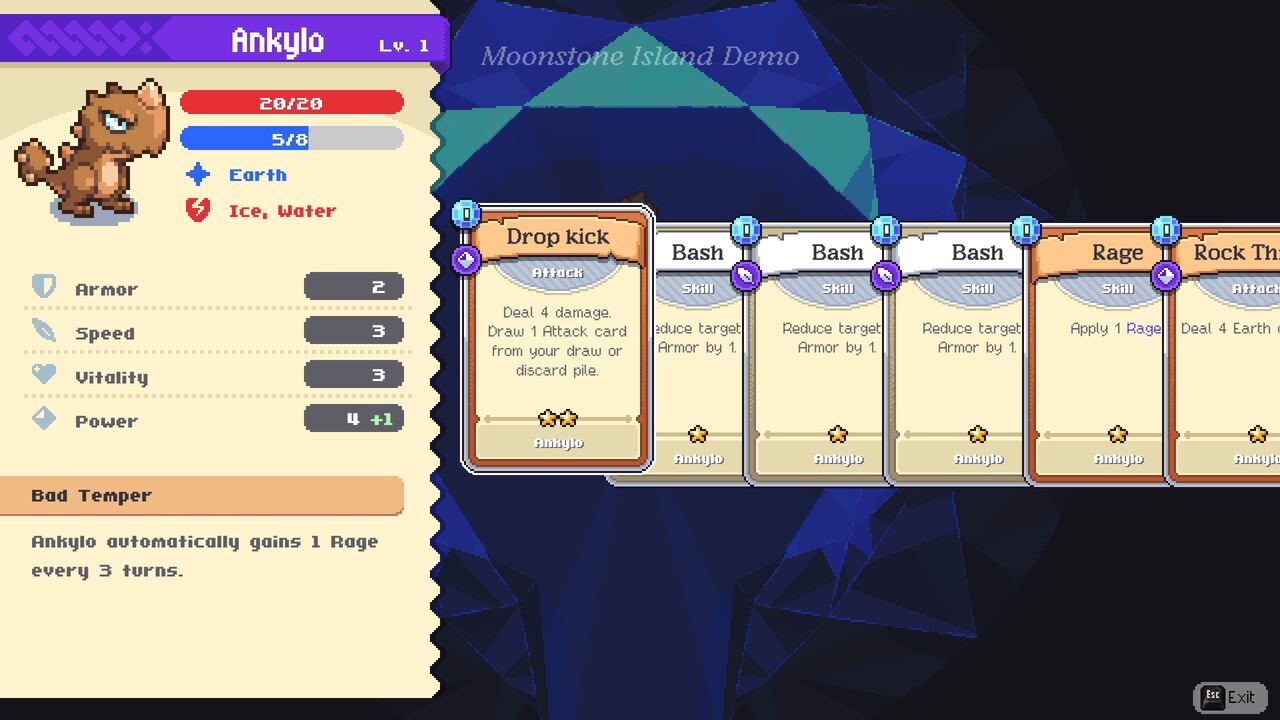Click the blue energy gem on the Rage card
1280x720 pixels.
pos(1024,228)
